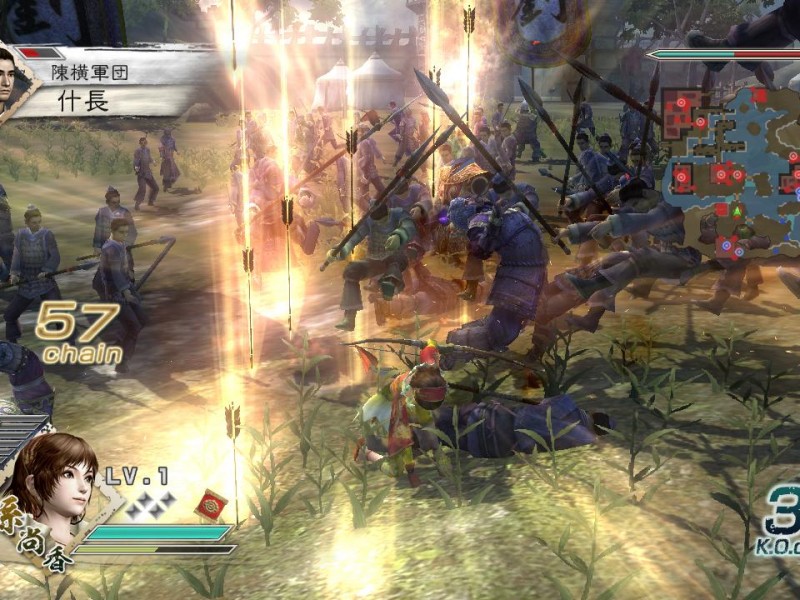
Task: Select the red seal item icon
Action: click(x=210, y=503)
